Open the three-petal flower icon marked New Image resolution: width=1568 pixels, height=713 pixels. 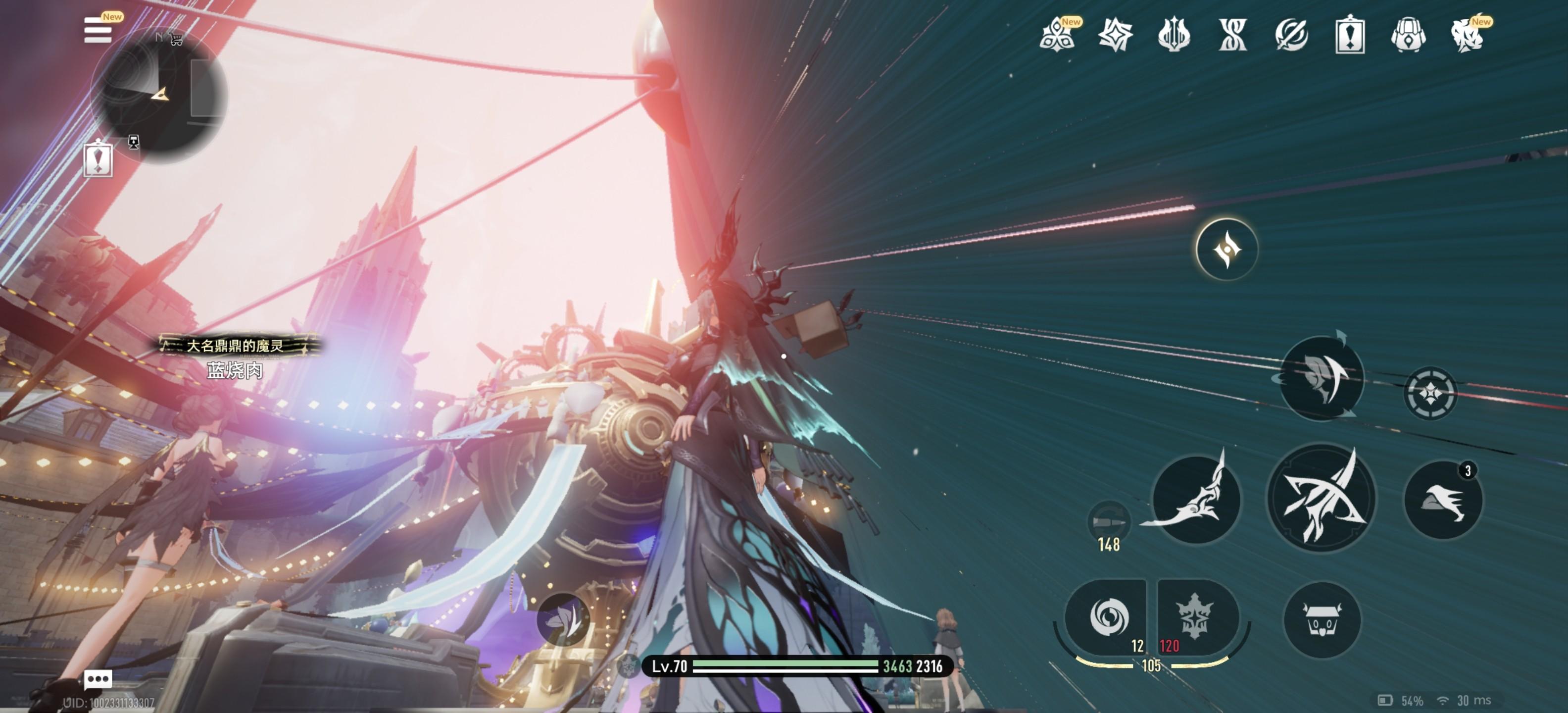click(x=1058, y=35)
